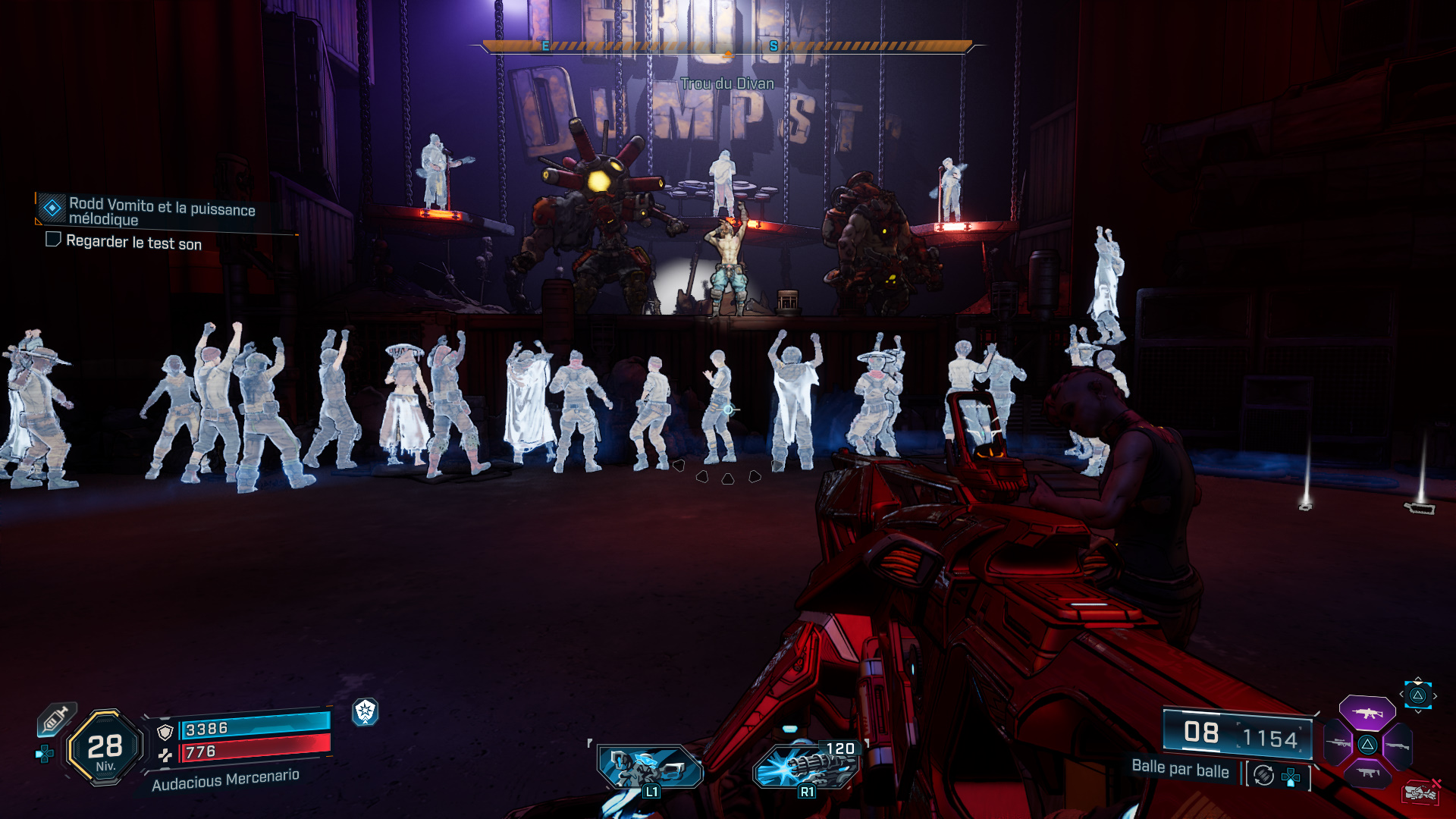The image size is (1456, 819).
Task: Toggle the shield icon beside the 3386 value
Action: coord(165,733)
